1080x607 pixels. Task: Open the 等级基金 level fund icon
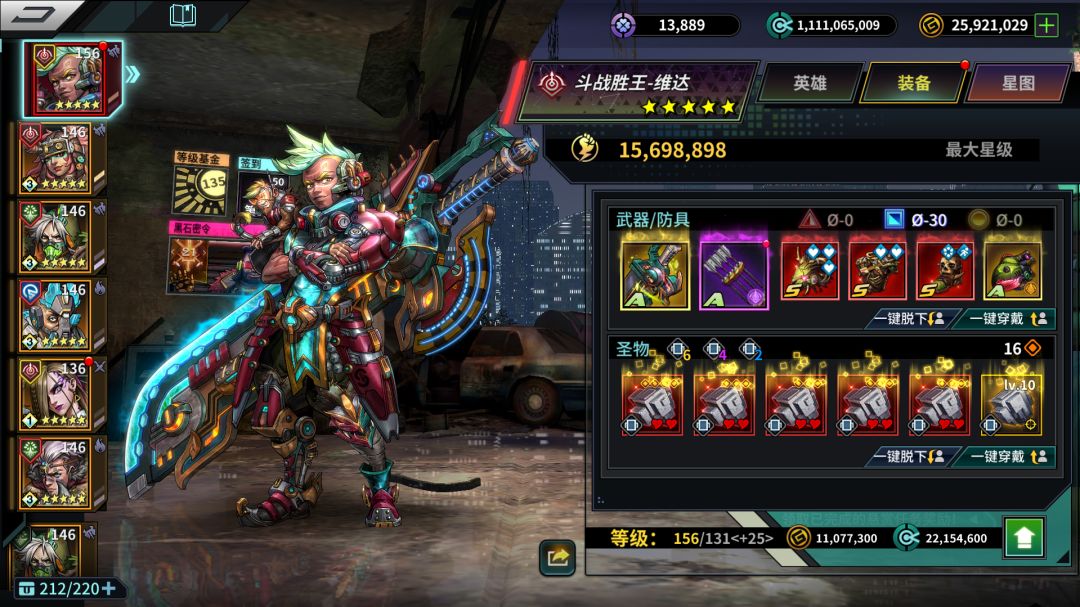(203, 182)
